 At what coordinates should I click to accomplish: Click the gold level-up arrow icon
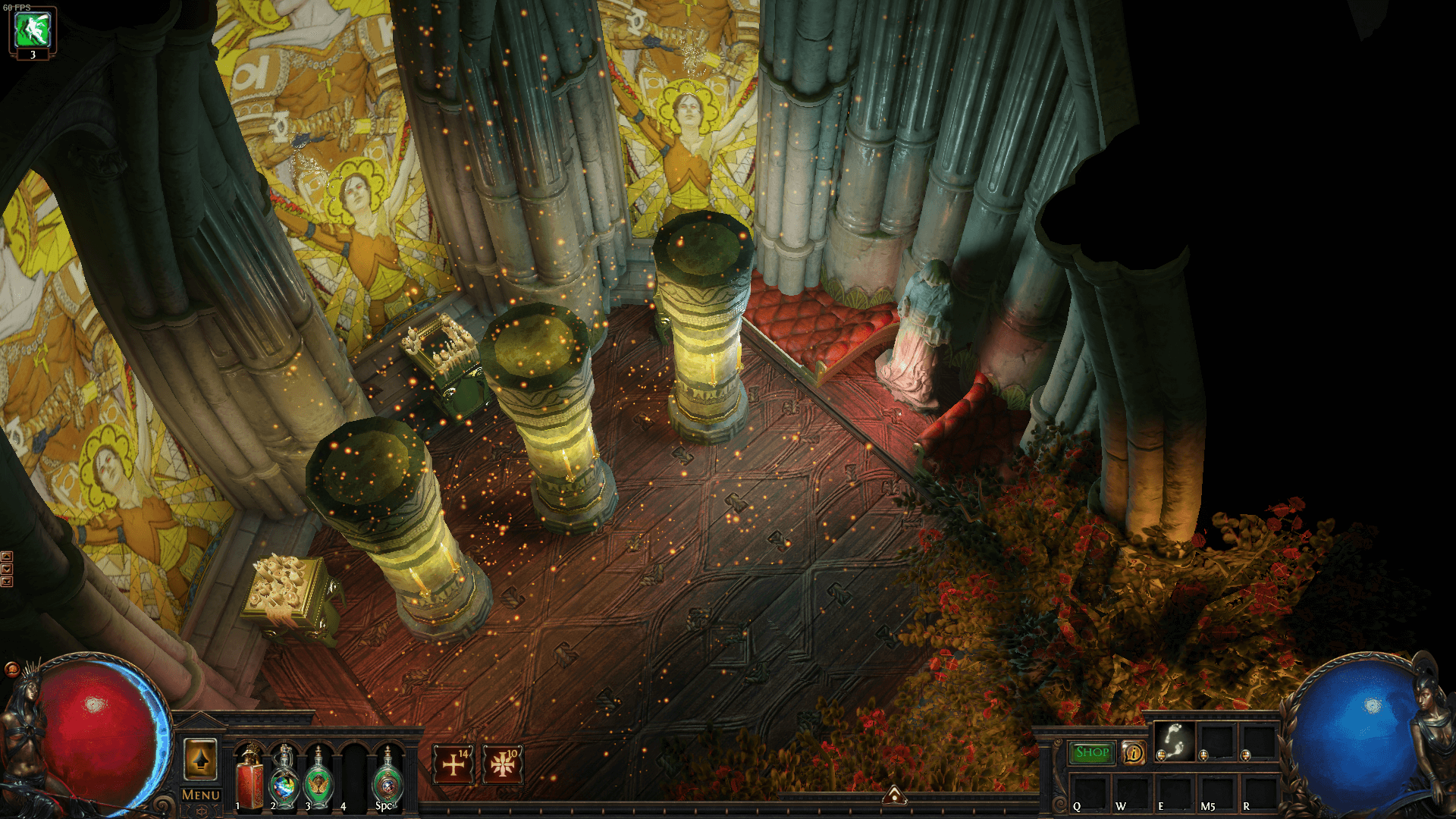point(201,759)
